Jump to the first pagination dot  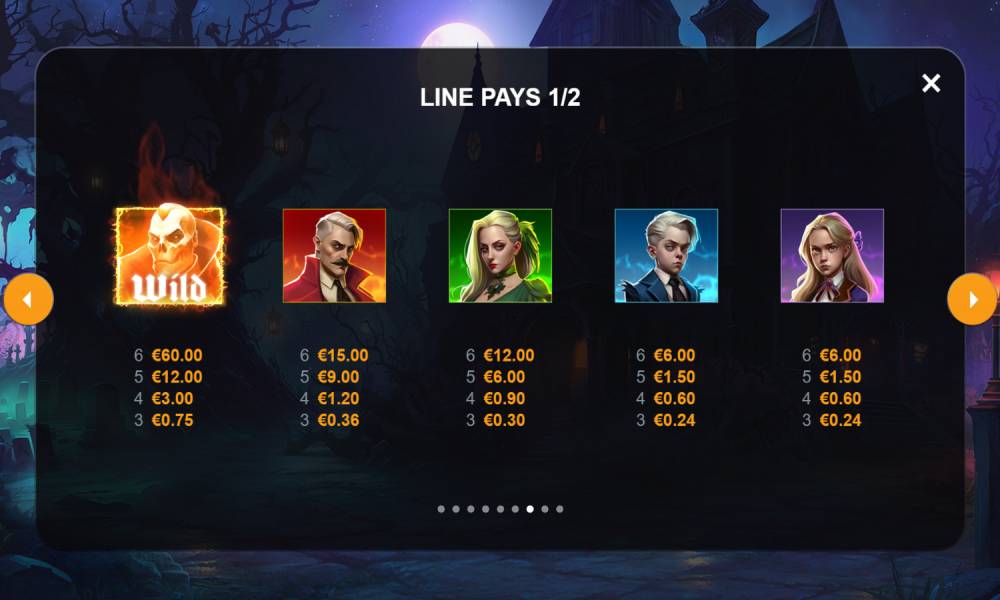coord(441,509)
